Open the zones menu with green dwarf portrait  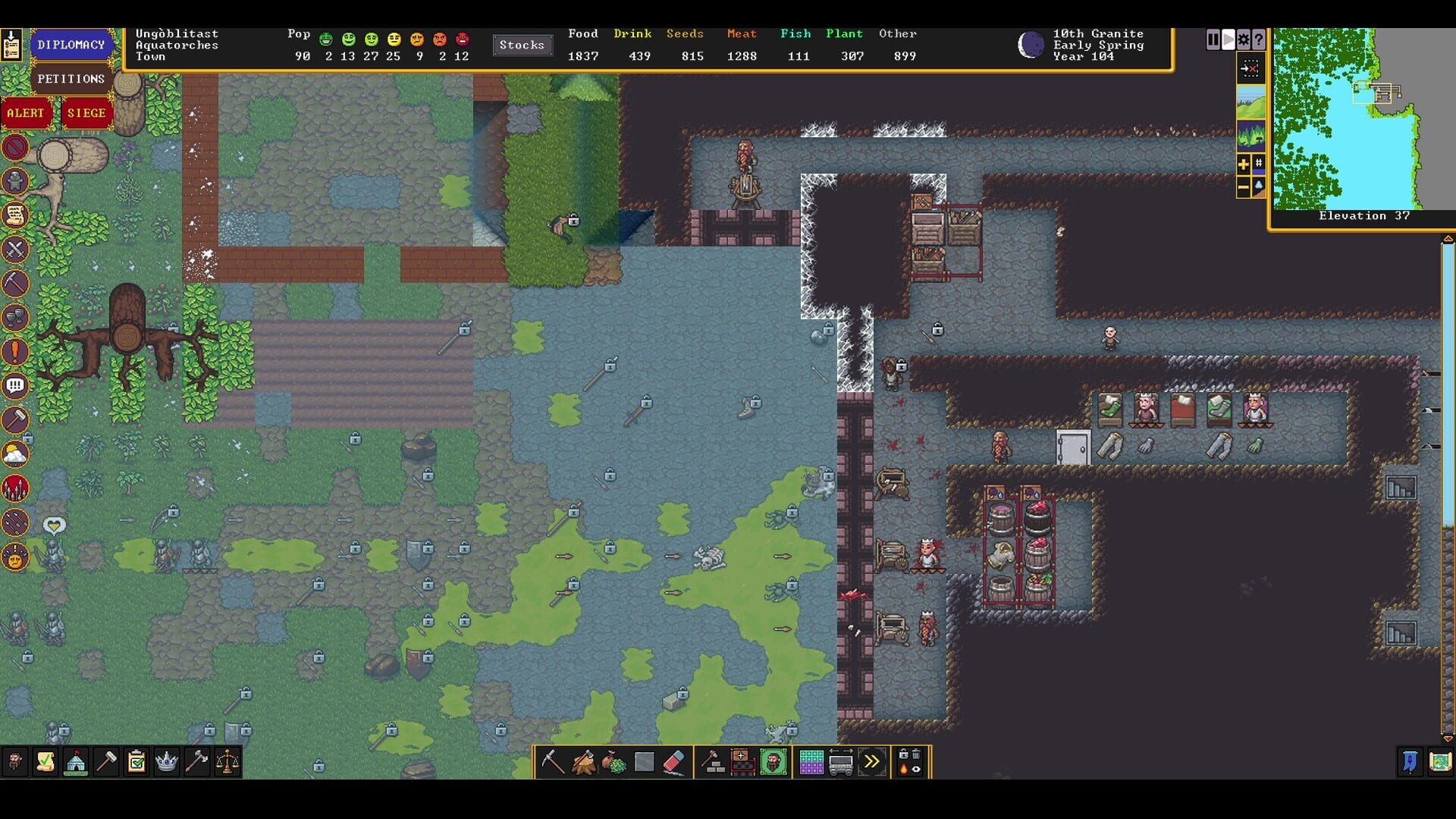coord(774,762)
